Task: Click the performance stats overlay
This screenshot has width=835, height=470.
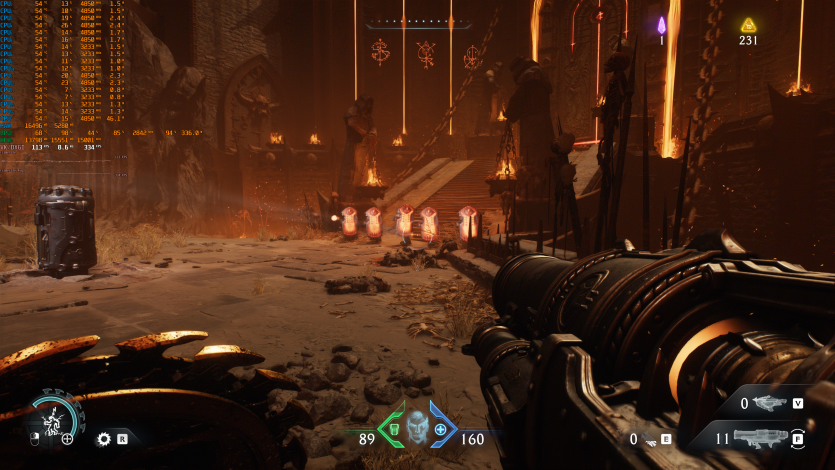Action: [100, 75]
